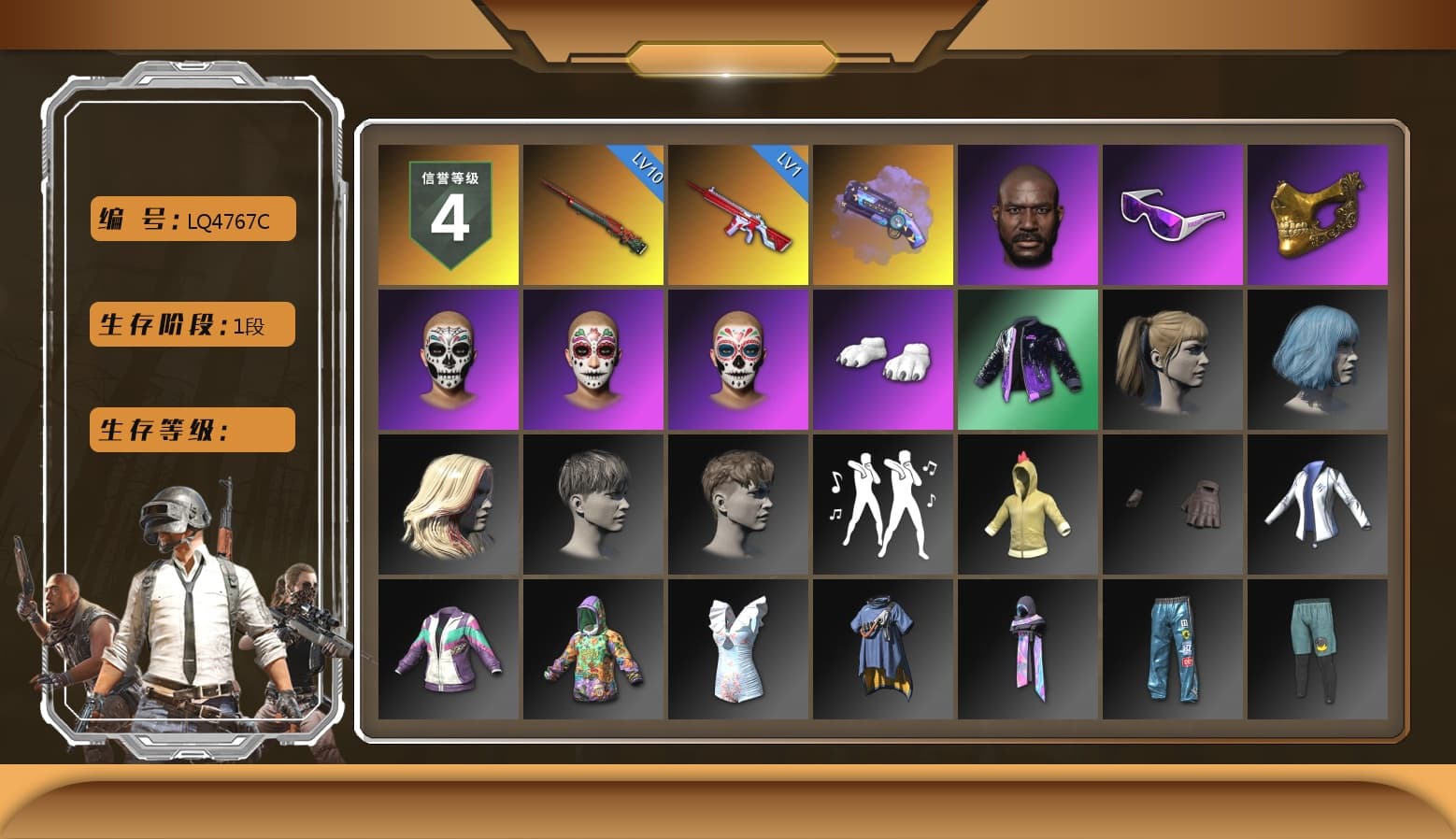Open the blue galaxy revolver skin
The height and width of the screenshot is (839, 1456).
(x=883, y=214)
